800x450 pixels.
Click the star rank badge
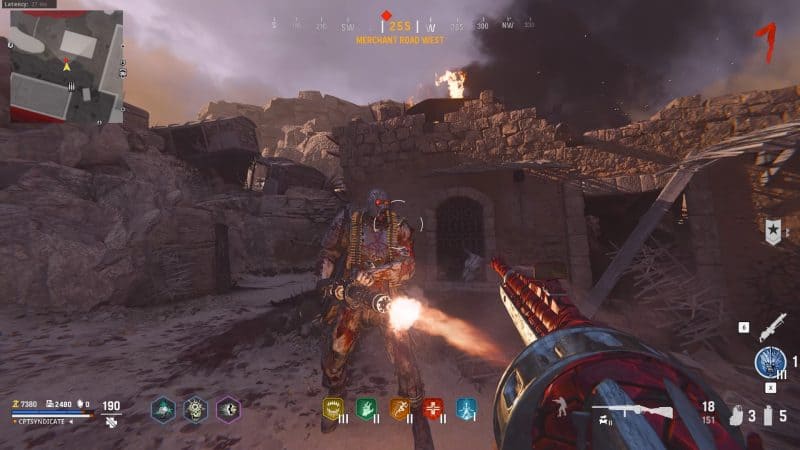point(771,232)
